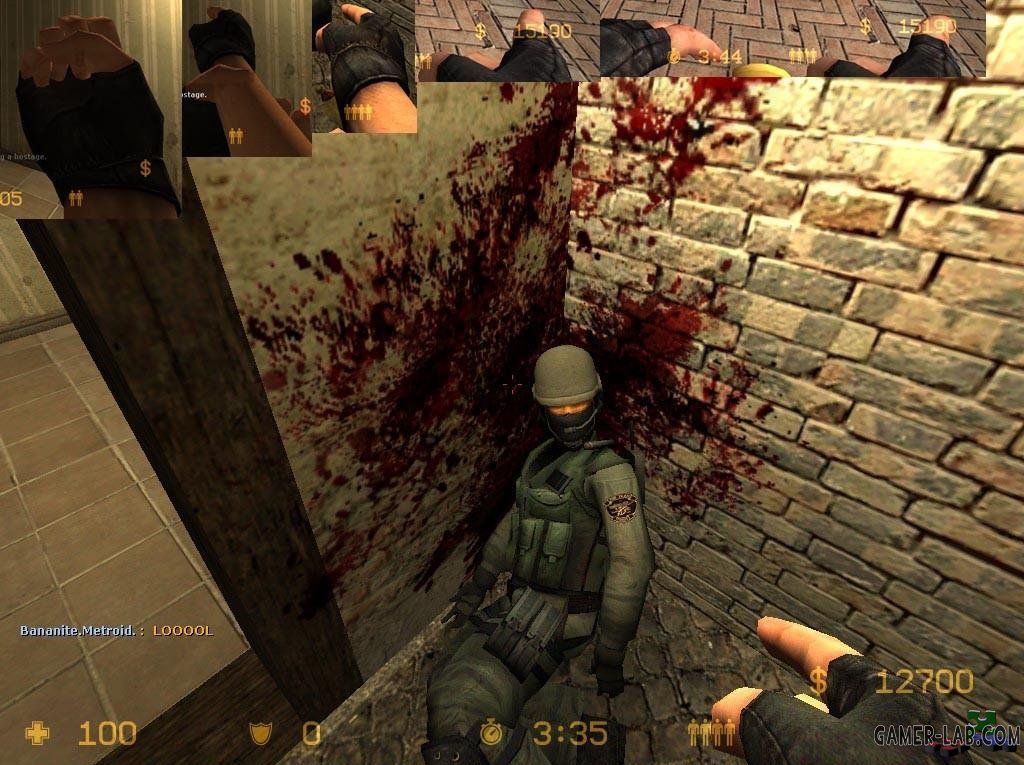Viewport: 1024px width, 765px height.
Task: Open the inset thumbnail showing the 3:44 timer
Action: click(793, 38)
